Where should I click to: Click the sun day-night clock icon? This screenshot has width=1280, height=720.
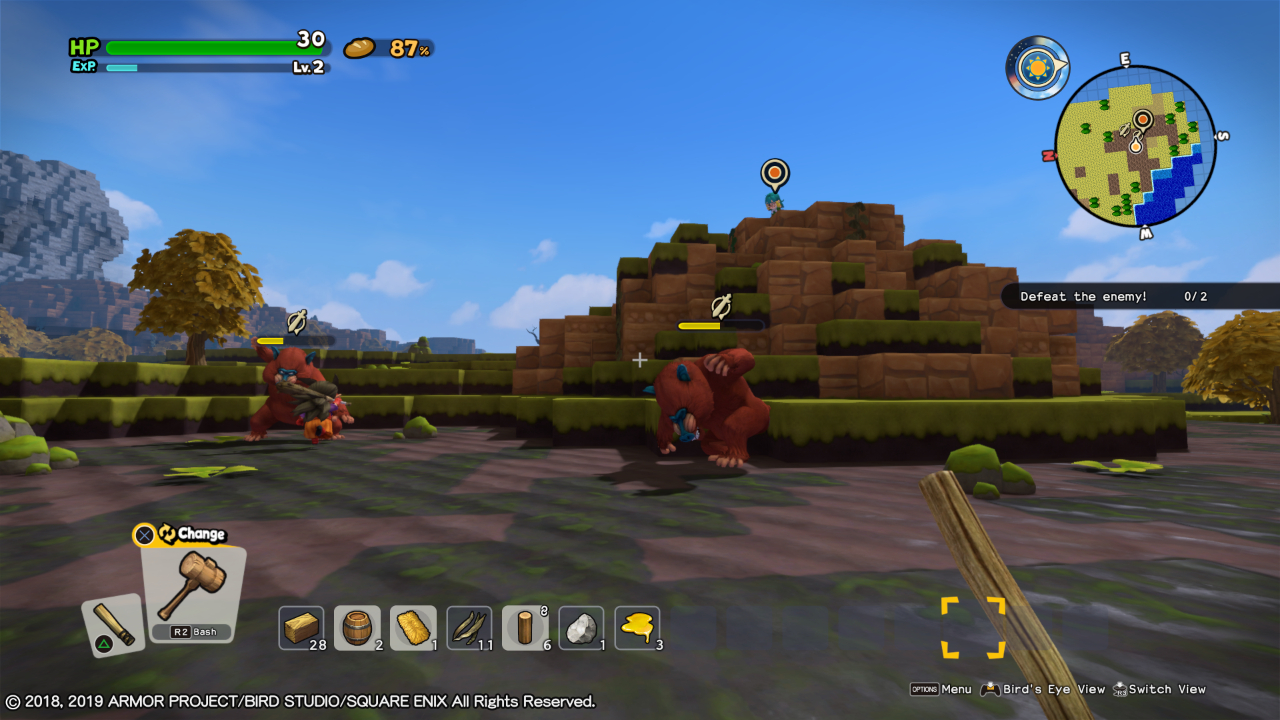tap(1037, 68)
